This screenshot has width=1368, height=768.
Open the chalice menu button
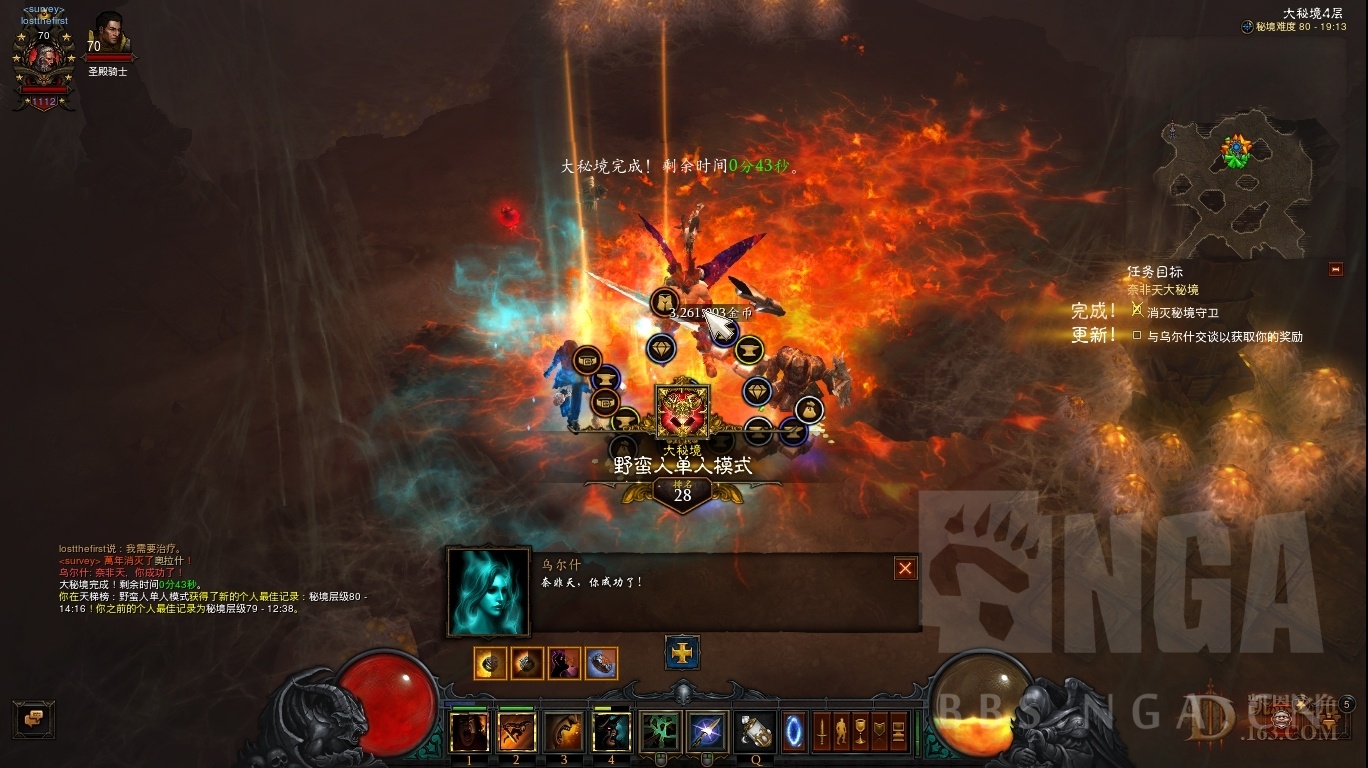tap(860, 731)
